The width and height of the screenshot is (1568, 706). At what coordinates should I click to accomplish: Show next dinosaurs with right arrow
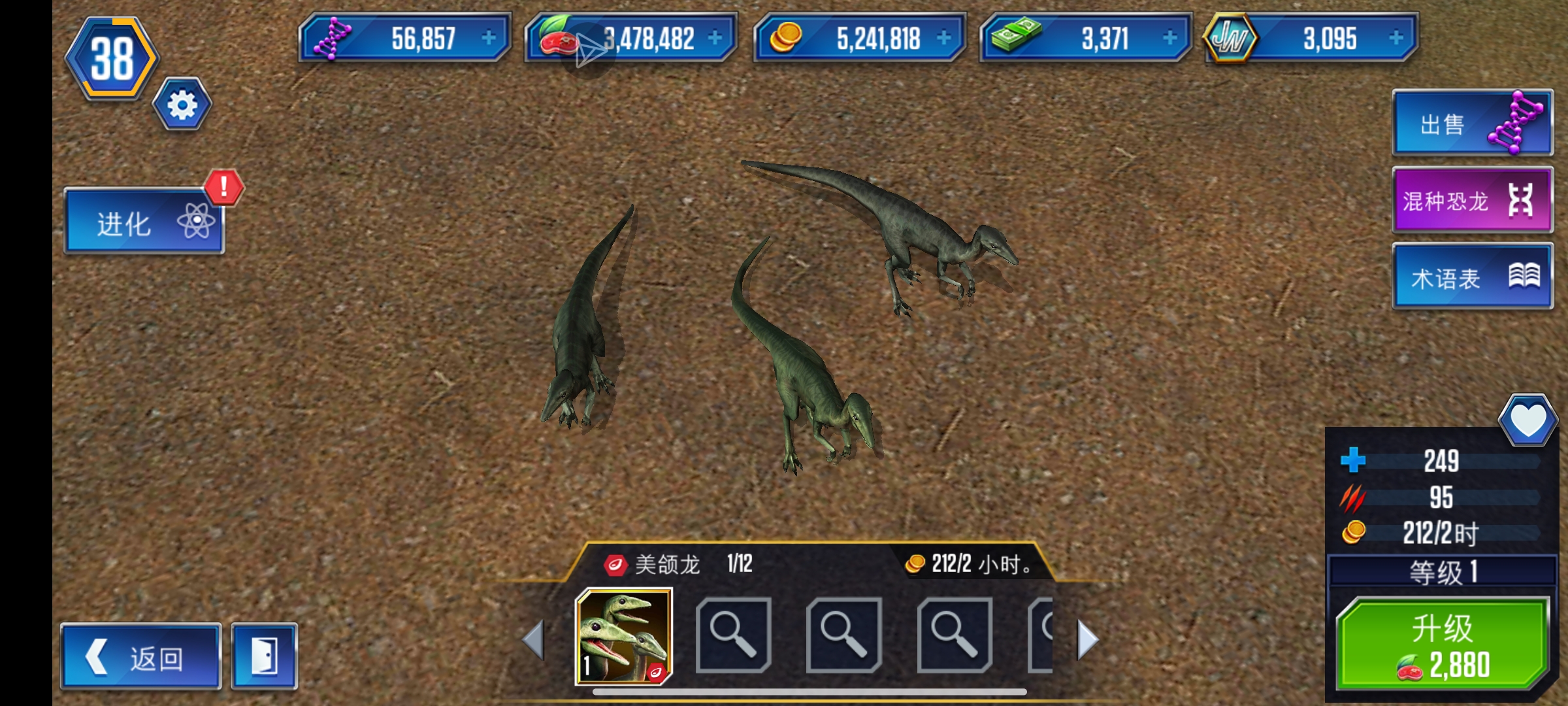[1088, 639]
